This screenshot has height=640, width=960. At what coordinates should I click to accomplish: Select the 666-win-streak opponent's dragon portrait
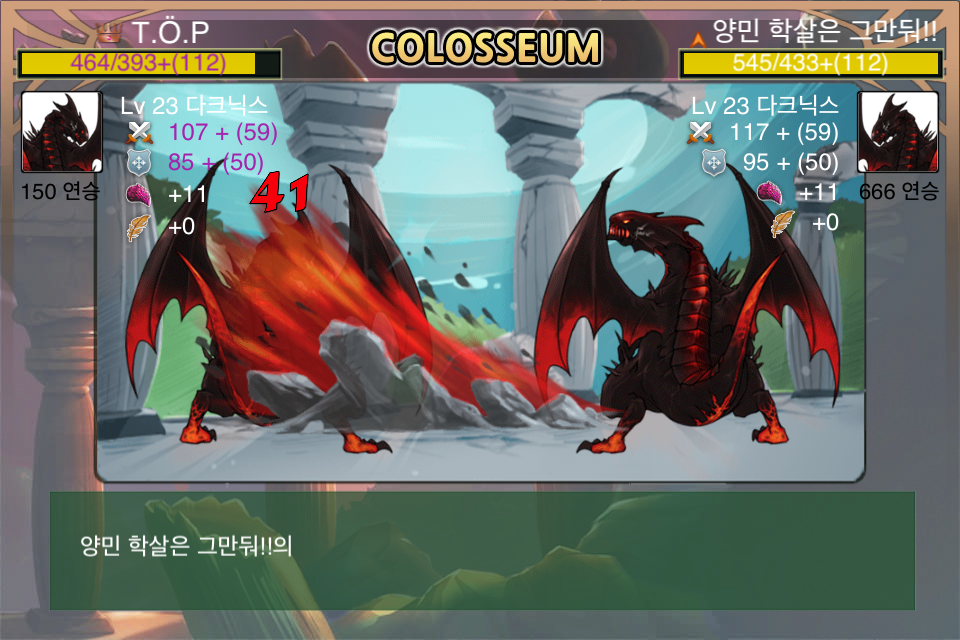pyautogui.click(x=898, y=133)
